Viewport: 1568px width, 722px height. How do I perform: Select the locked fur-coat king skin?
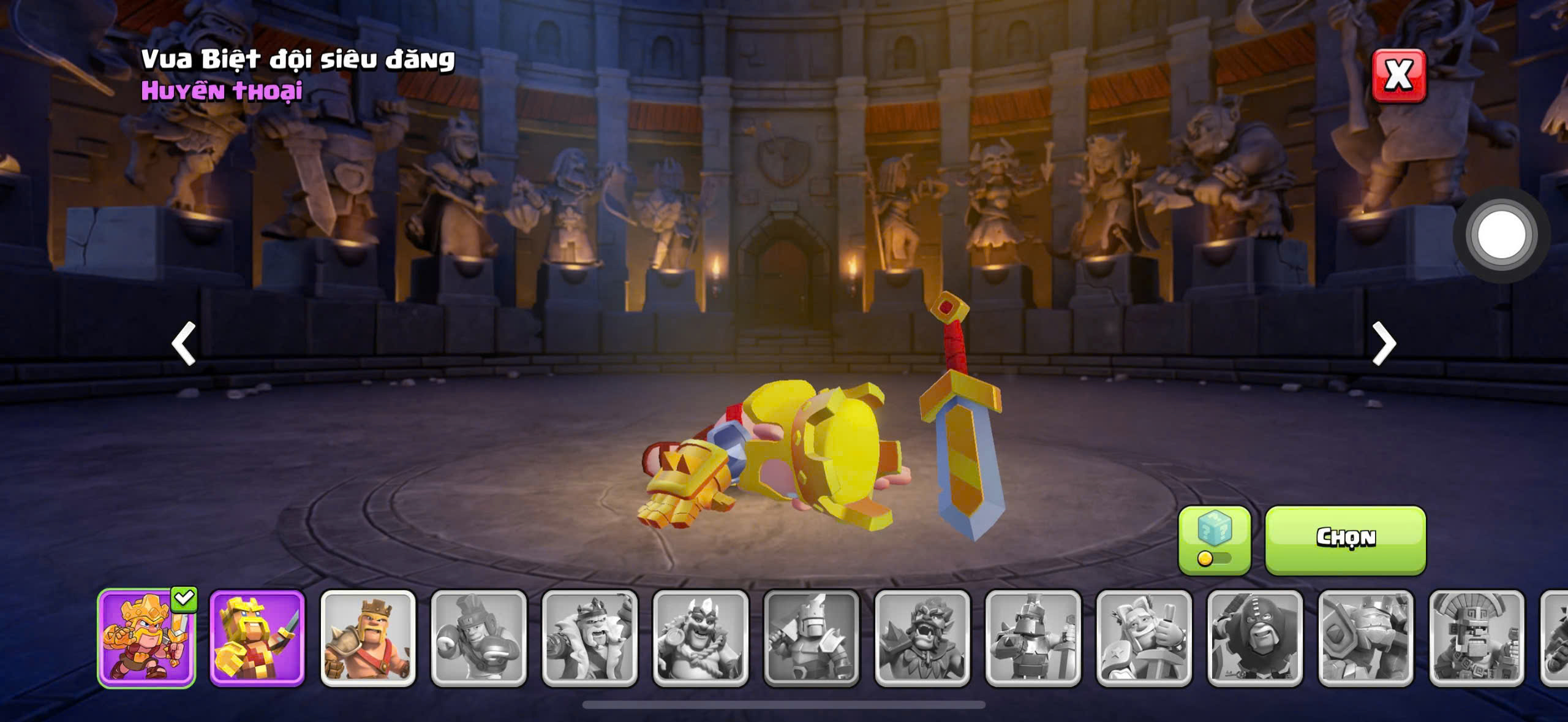click(x=590, y=638)
